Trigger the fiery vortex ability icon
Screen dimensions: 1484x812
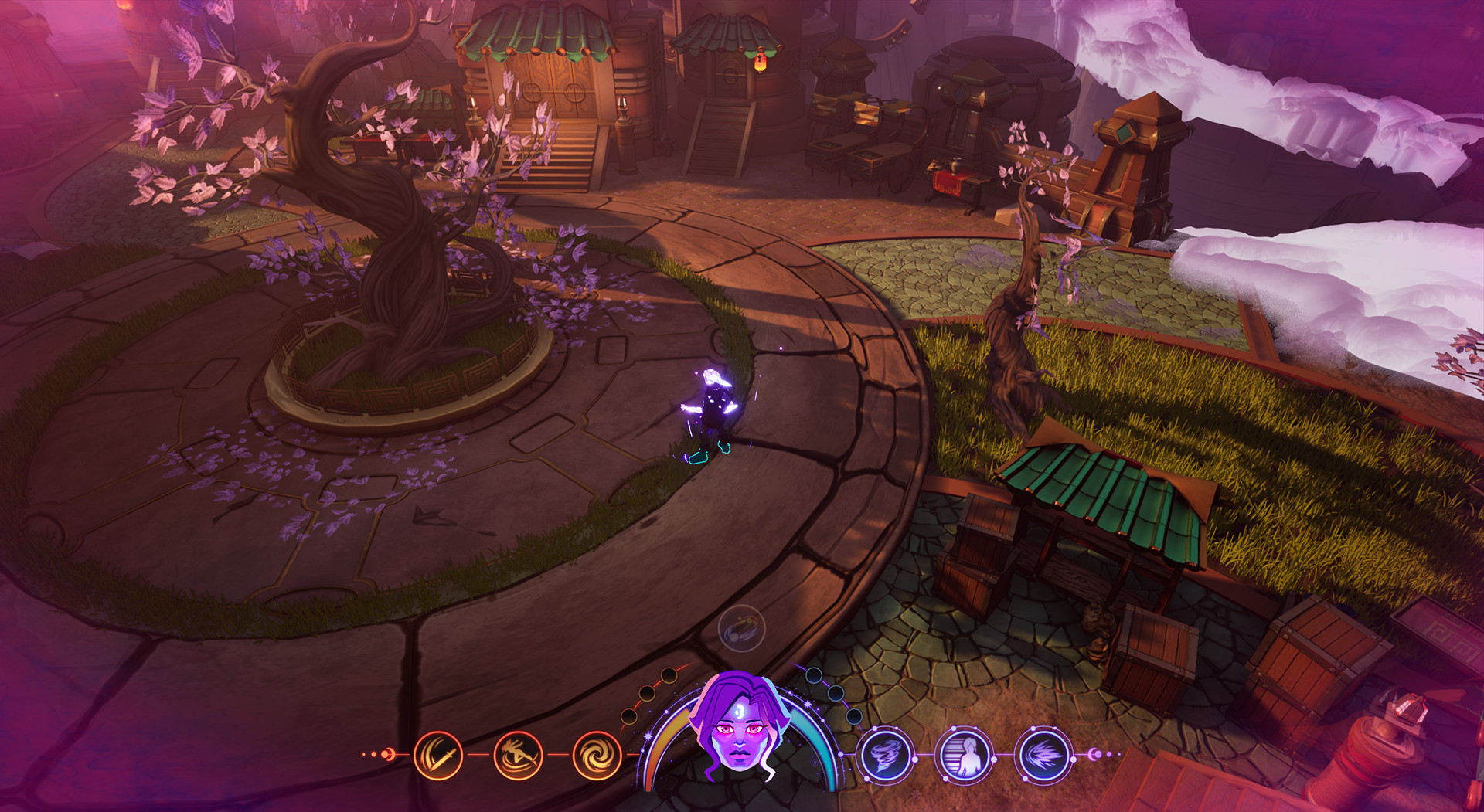pos(594,754)
